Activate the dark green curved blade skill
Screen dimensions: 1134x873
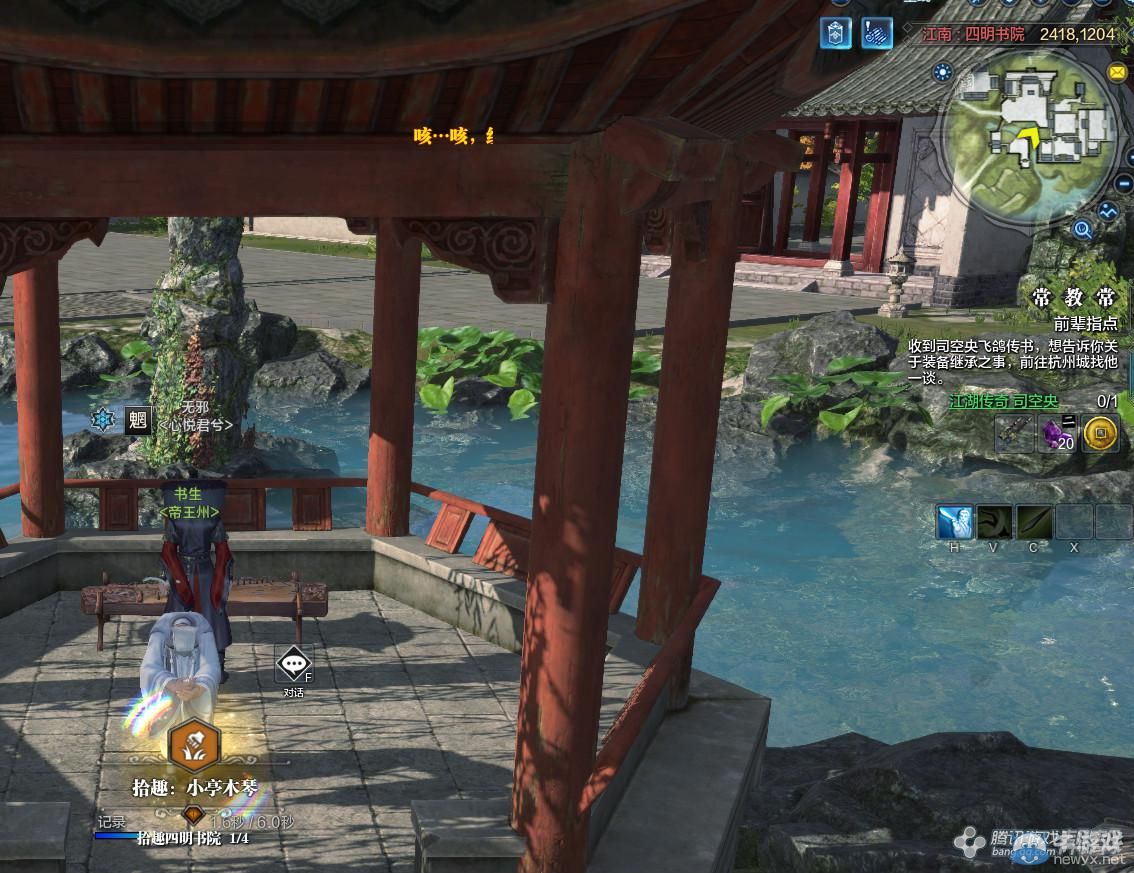coord(995,522)
